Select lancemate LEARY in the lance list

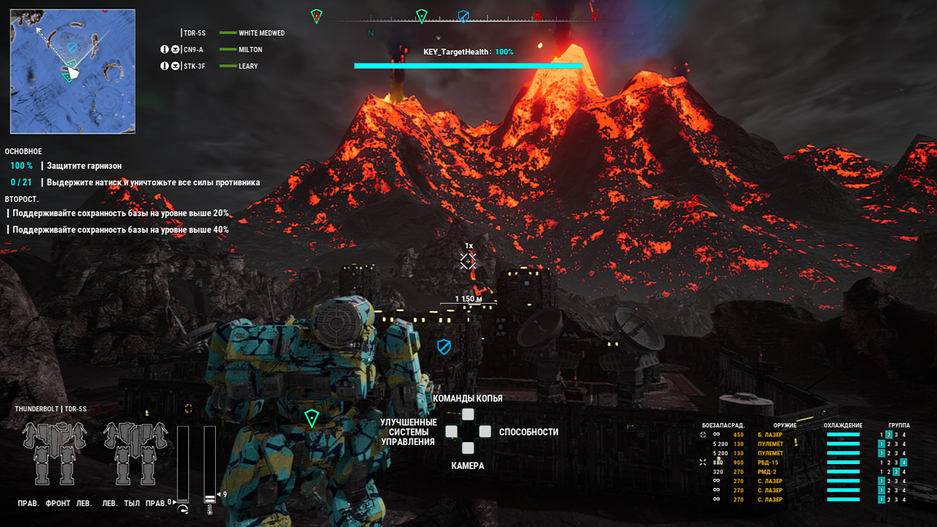tap(248, 66)
